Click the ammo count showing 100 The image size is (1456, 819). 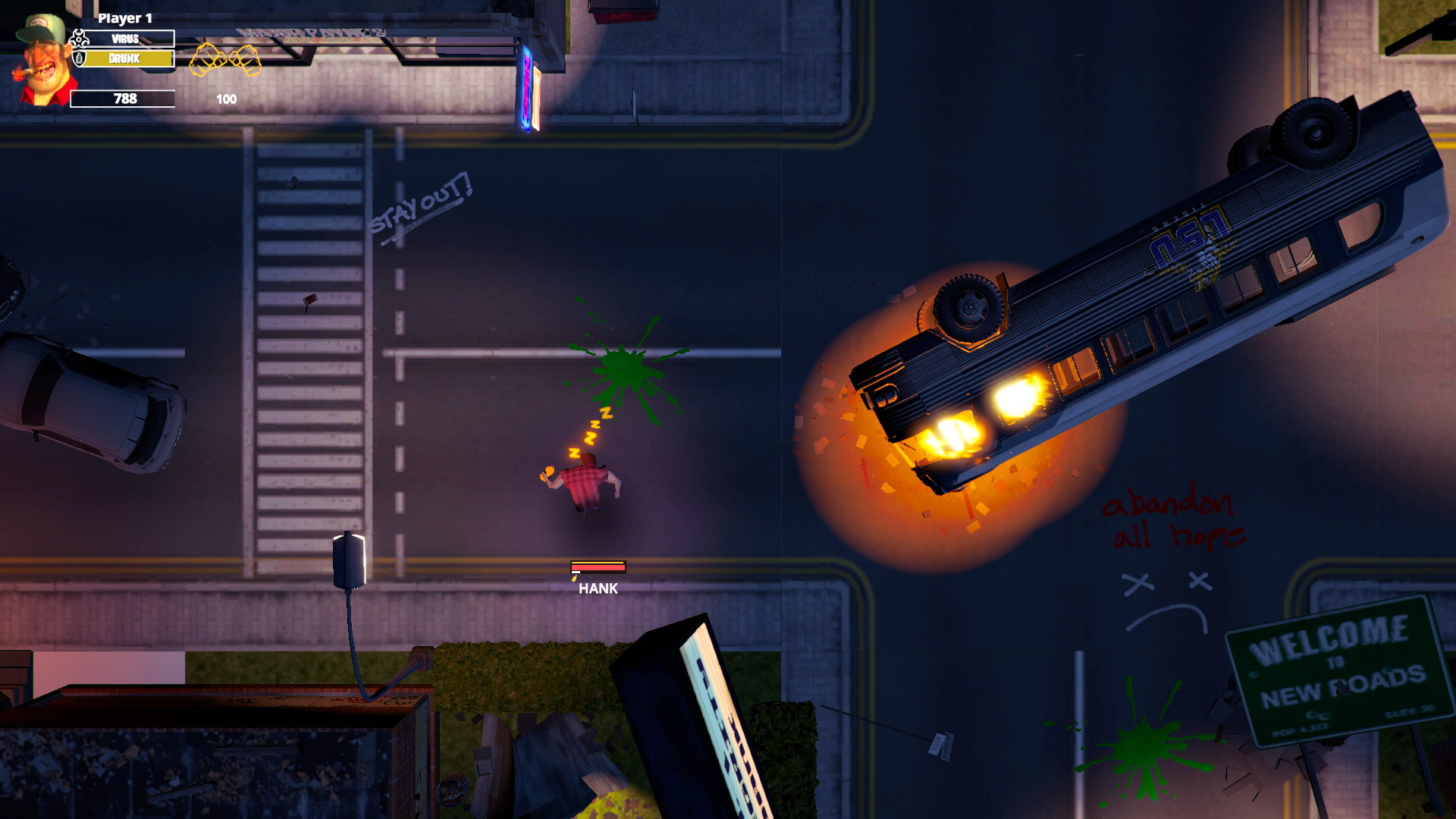[225, 99]
